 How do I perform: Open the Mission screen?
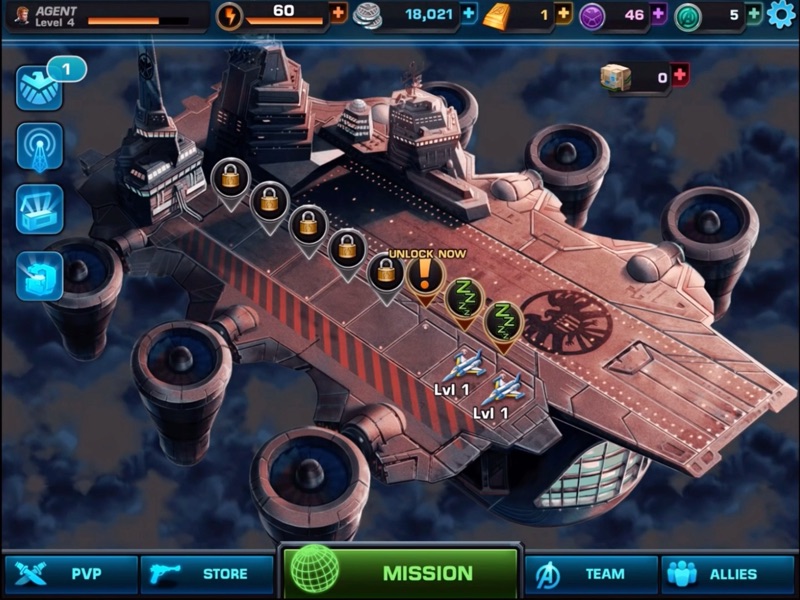(401, 573)
